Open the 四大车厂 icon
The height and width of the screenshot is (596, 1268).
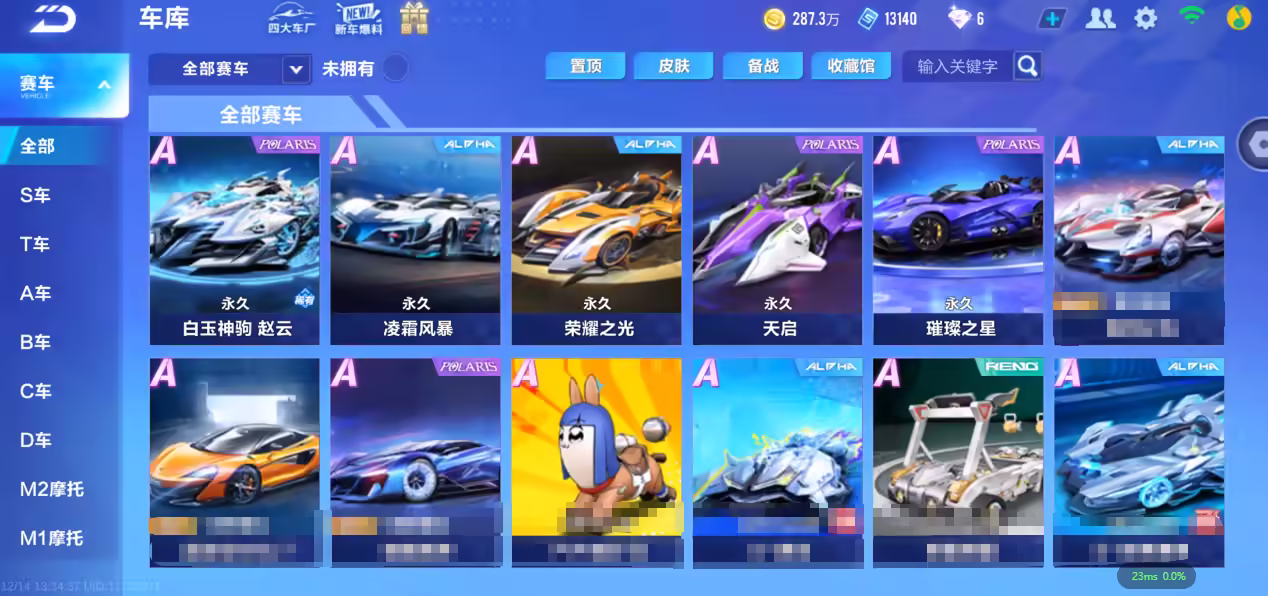click(291, 18)
